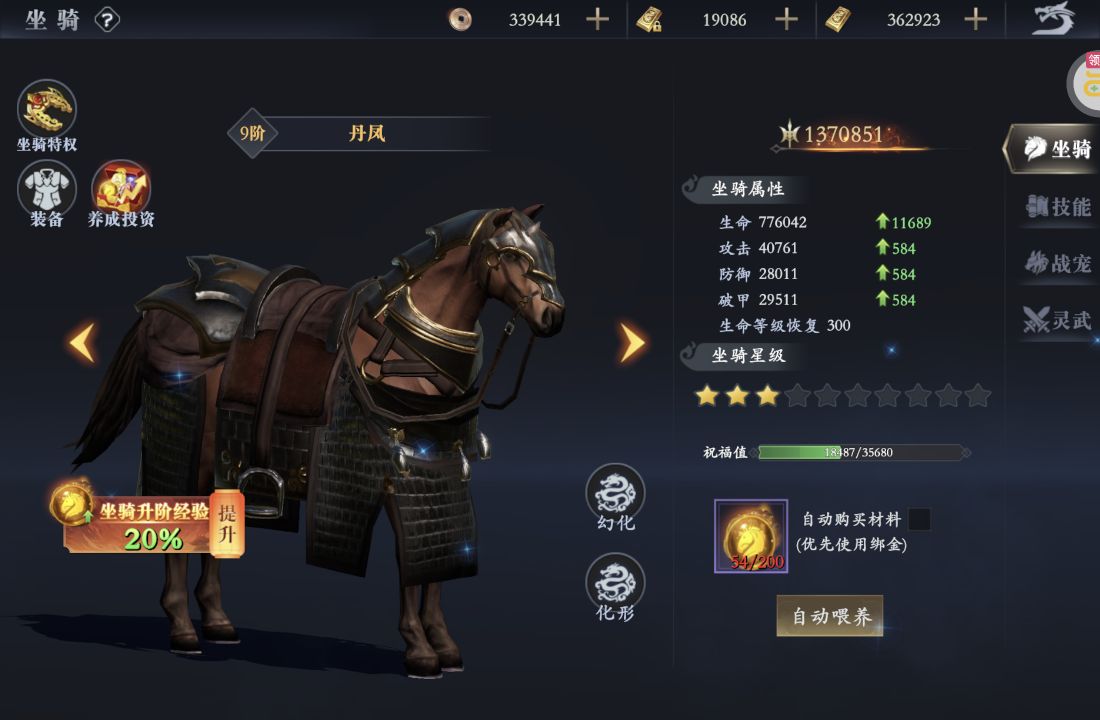Toggle the 自动购买材料 checkbox

point(918,519)
